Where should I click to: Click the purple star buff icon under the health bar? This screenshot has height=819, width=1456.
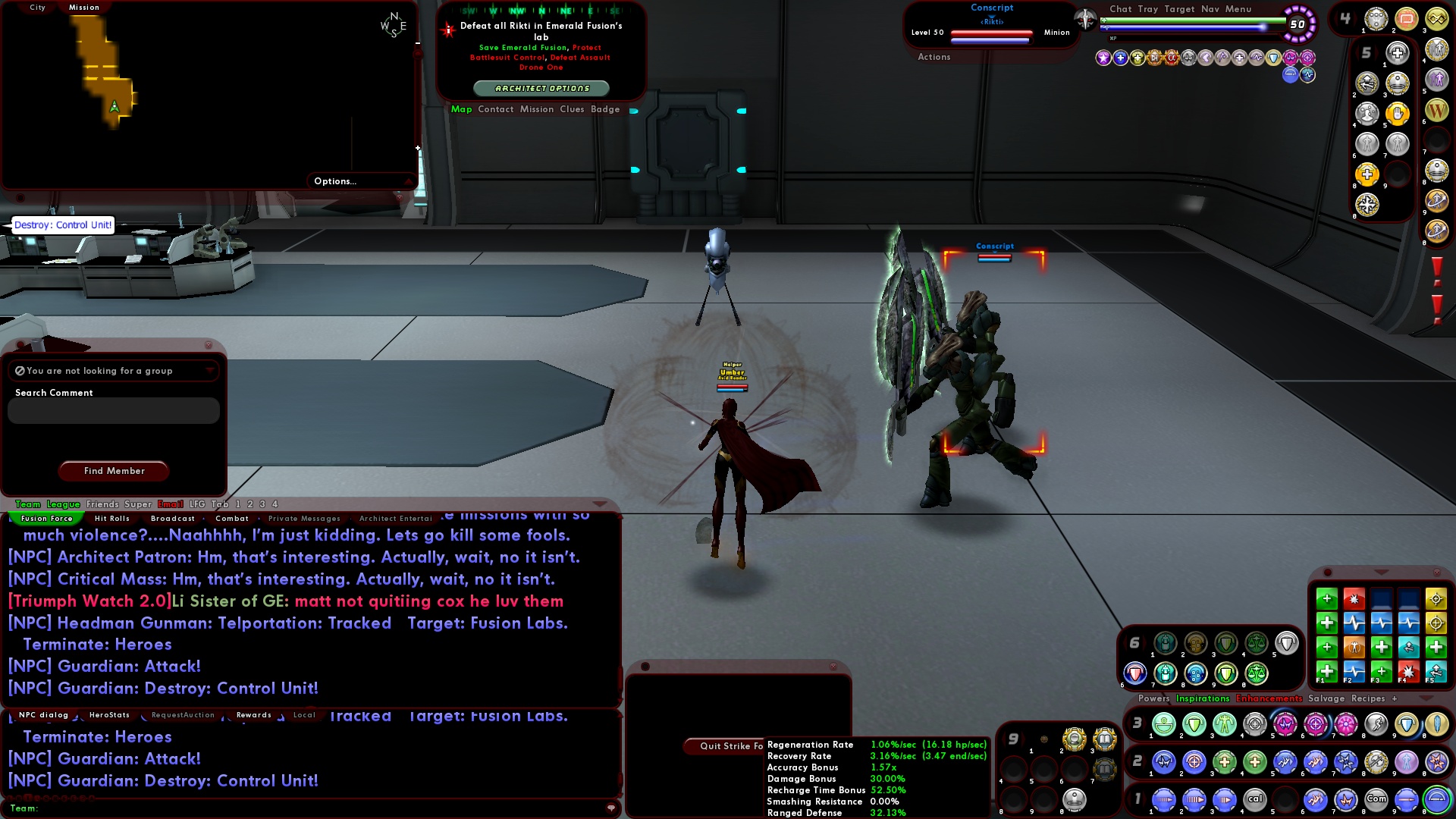pyautogui.click(x=1103, y=58)
